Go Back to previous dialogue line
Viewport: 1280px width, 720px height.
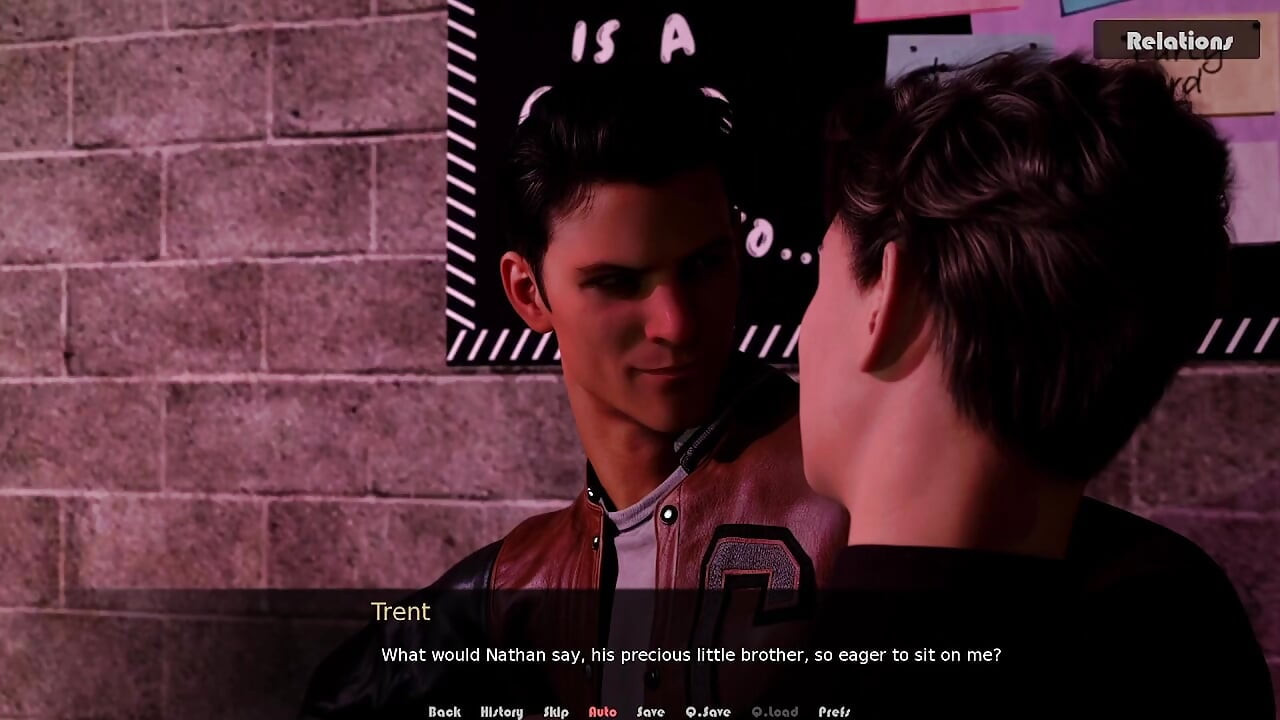click(x=444, y=712)
